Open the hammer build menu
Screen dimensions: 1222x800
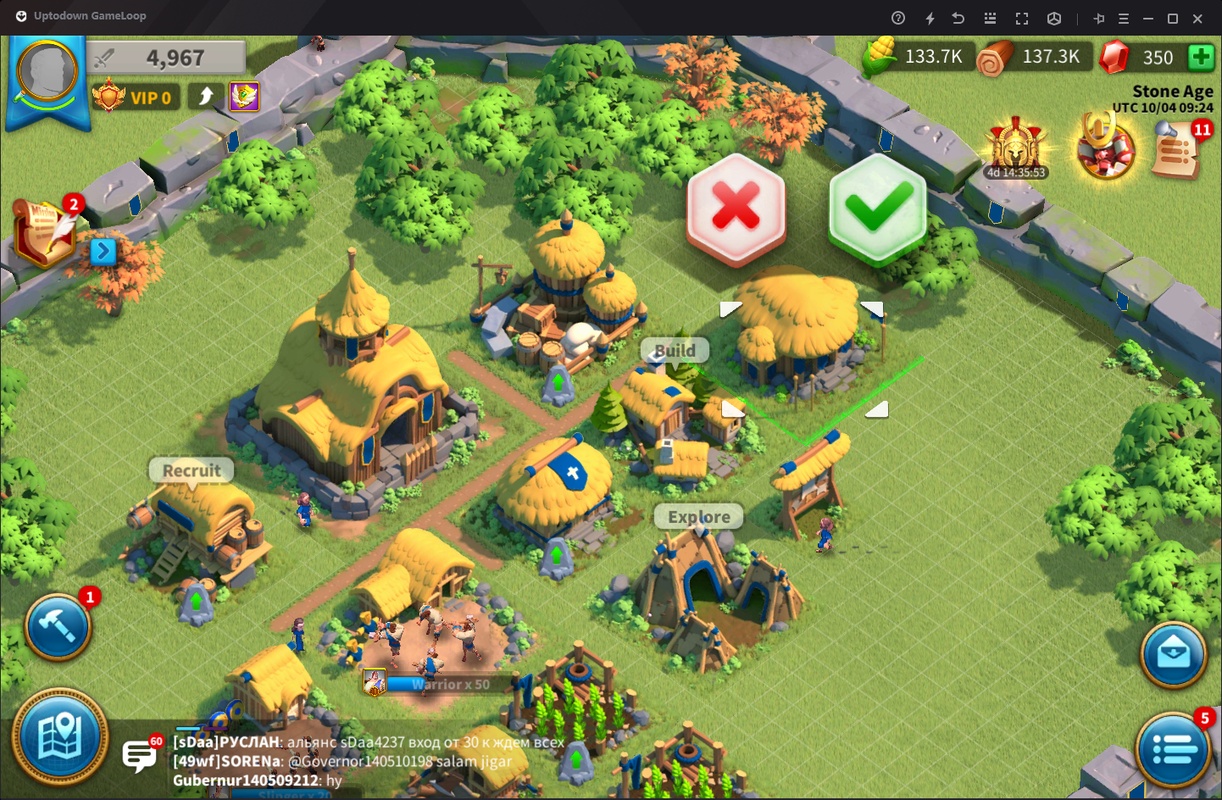(58, 627)
